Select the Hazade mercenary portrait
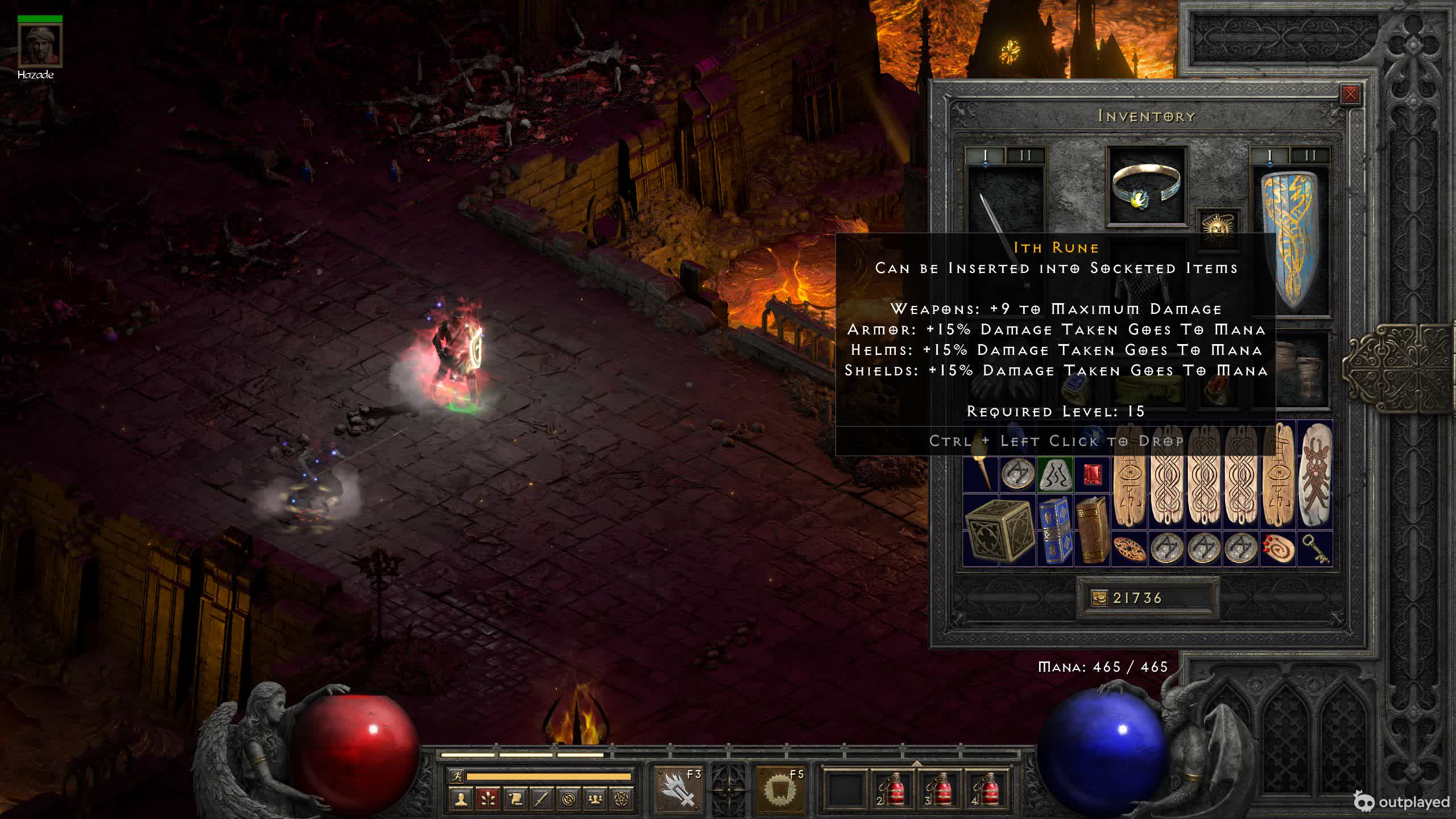The width and height of the screenshot is (1456, 819). click(39, 45)
